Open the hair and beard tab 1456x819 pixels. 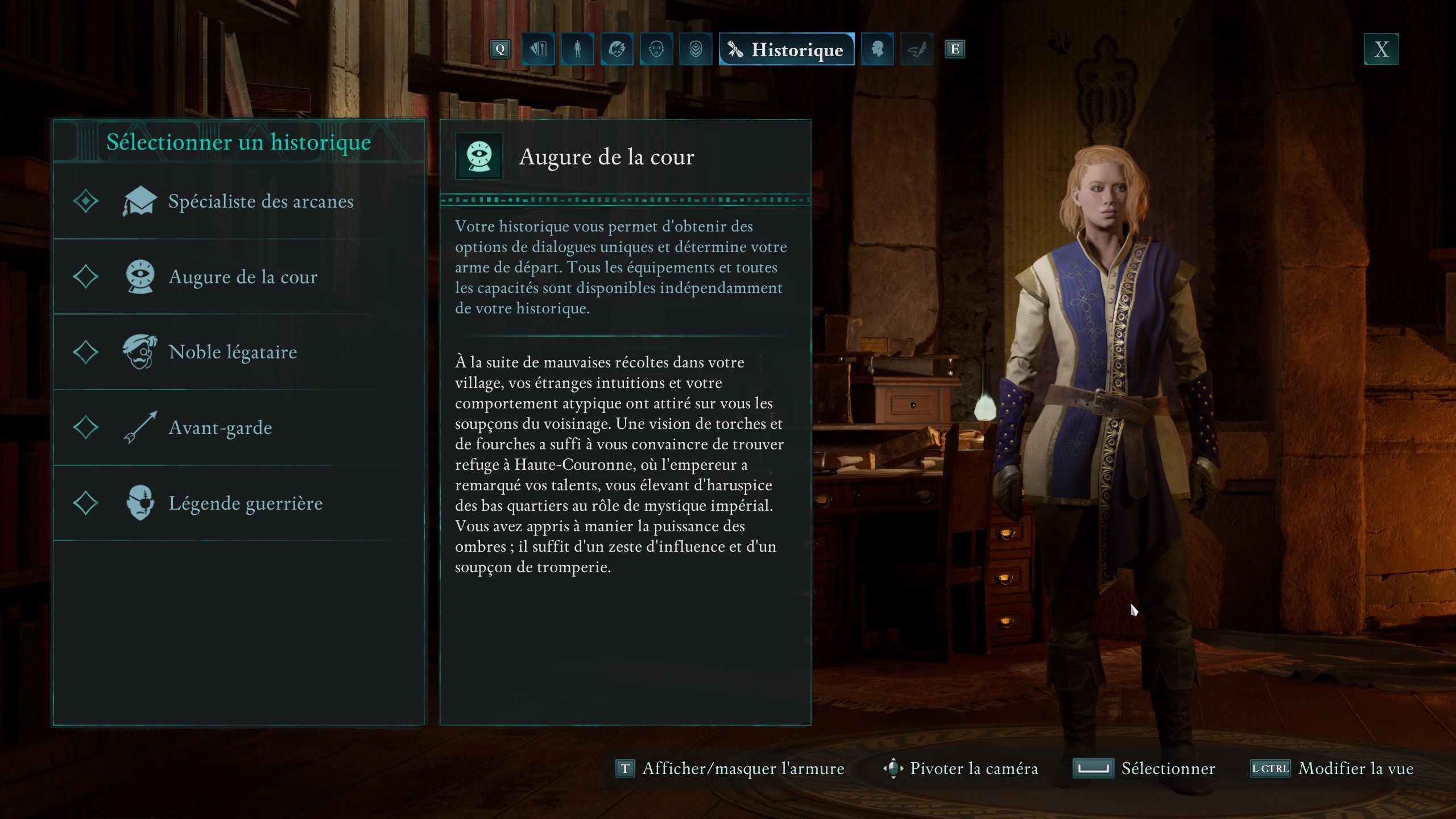617,49
